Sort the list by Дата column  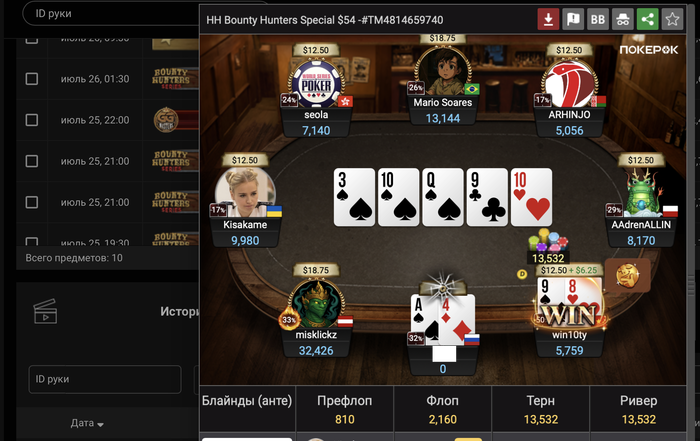click(x=87, y=423)
